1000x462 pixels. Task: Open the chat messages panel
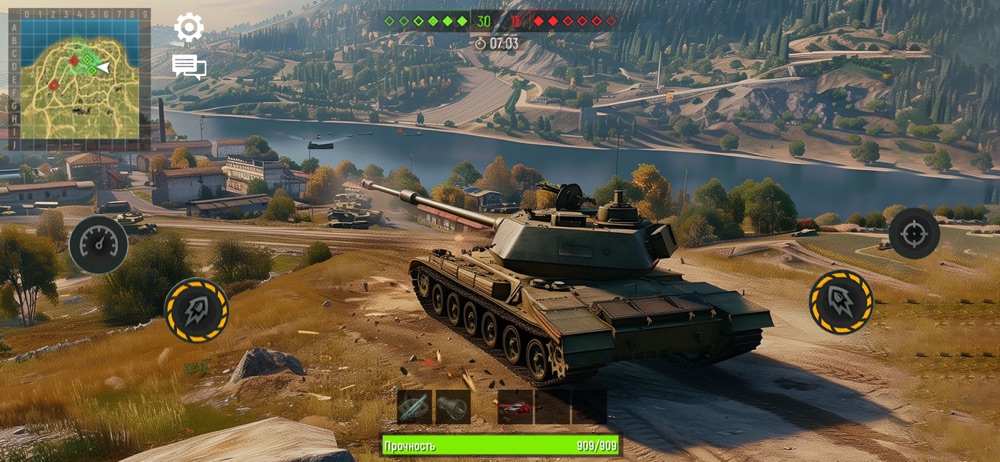point(188,67)
